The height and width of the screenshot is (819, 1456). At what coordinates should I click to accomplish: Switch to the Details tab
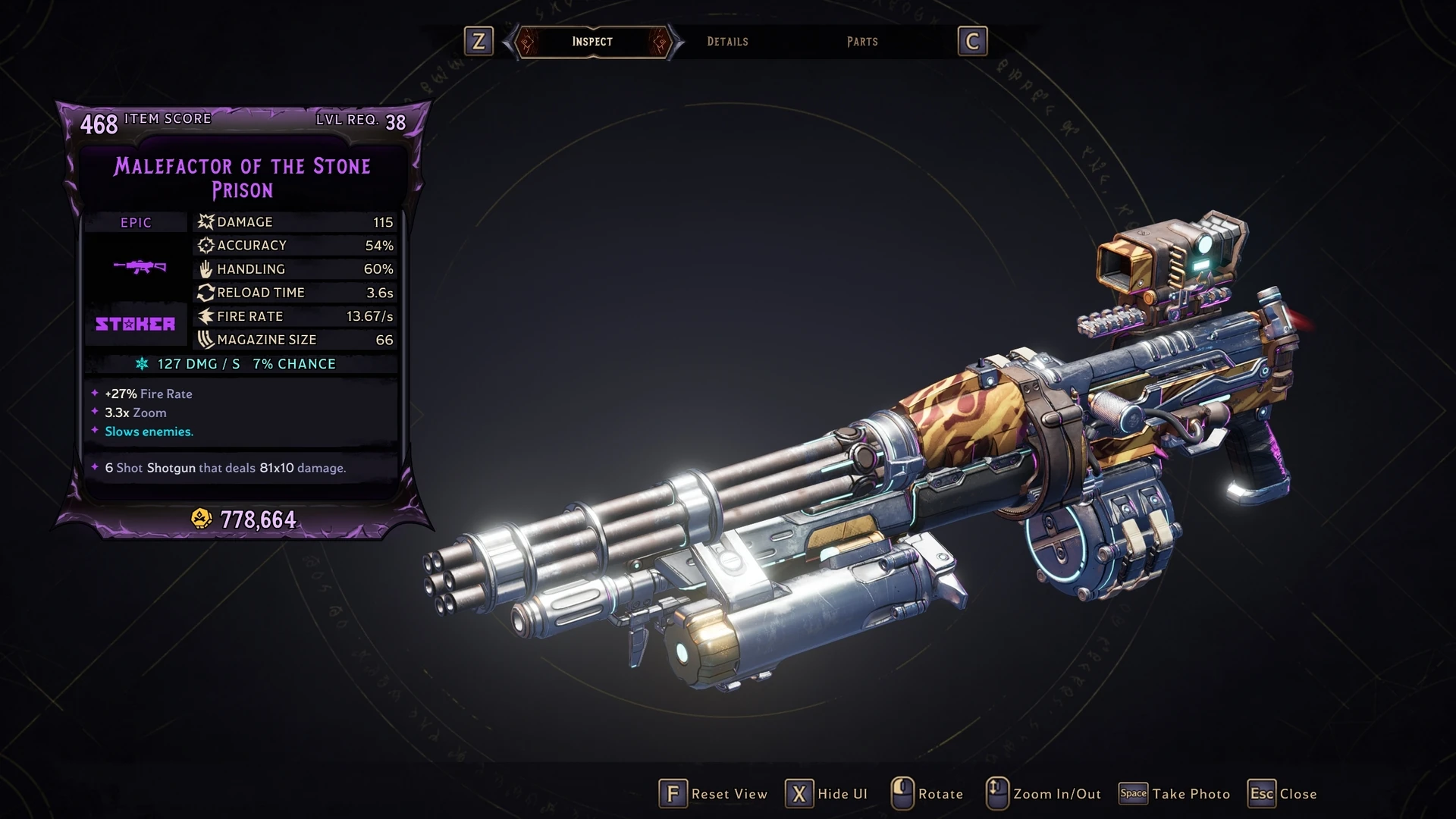pyautogui.click(x=727, y=42)
